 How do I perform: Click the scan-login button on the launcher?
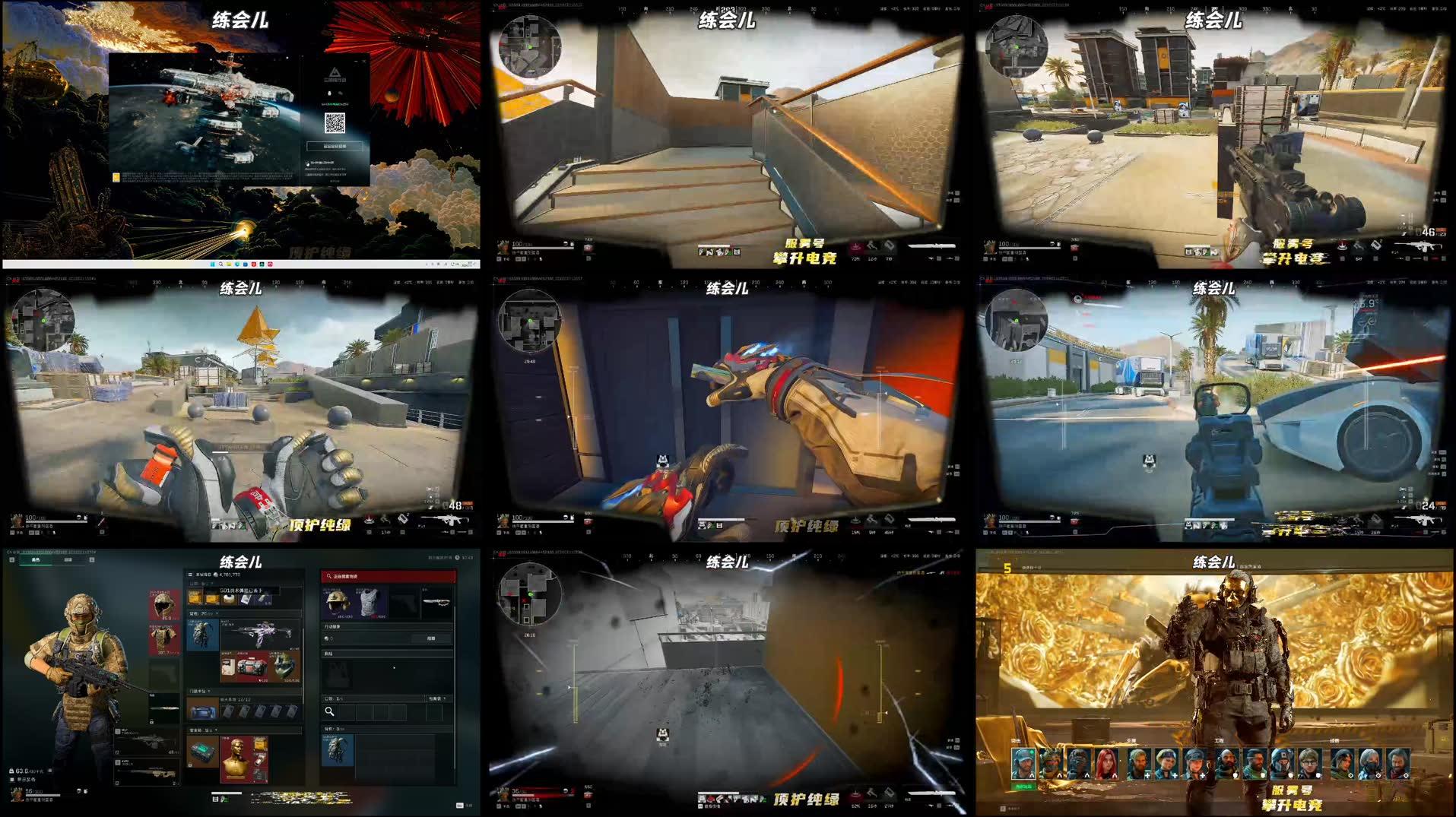(335, 146)
